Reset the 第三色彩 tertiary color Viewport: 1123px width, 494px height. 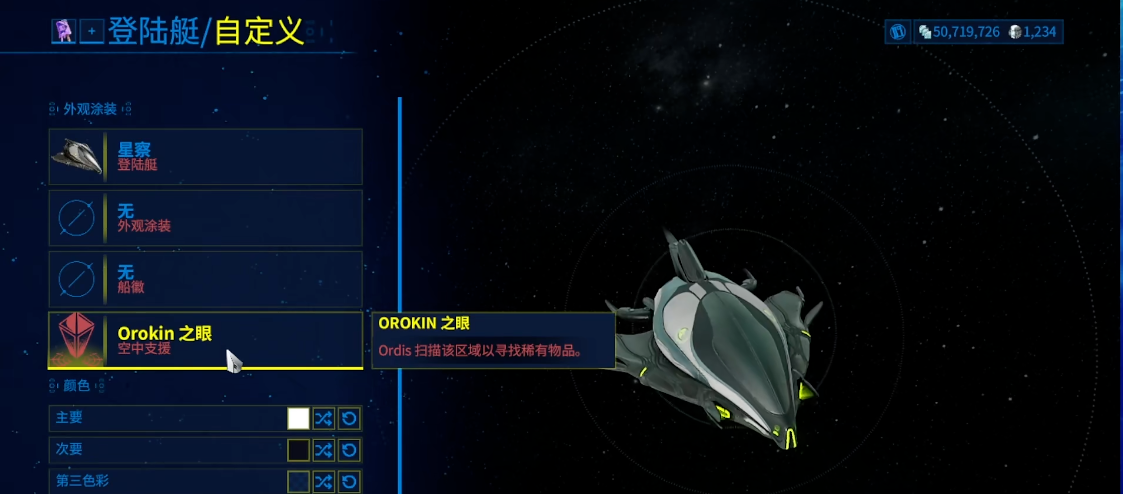tap(349, 482)
